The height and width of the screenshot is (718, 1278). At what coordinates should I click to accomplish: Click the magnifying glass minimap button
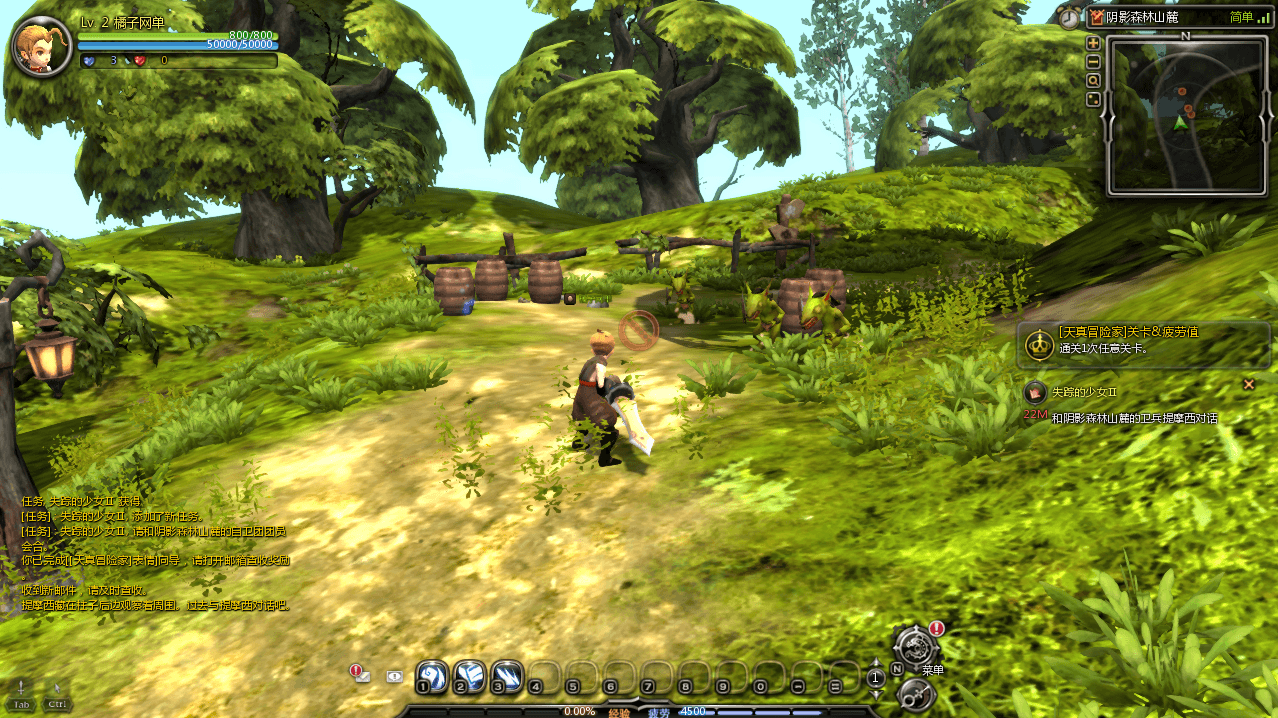click(1093, 80)
